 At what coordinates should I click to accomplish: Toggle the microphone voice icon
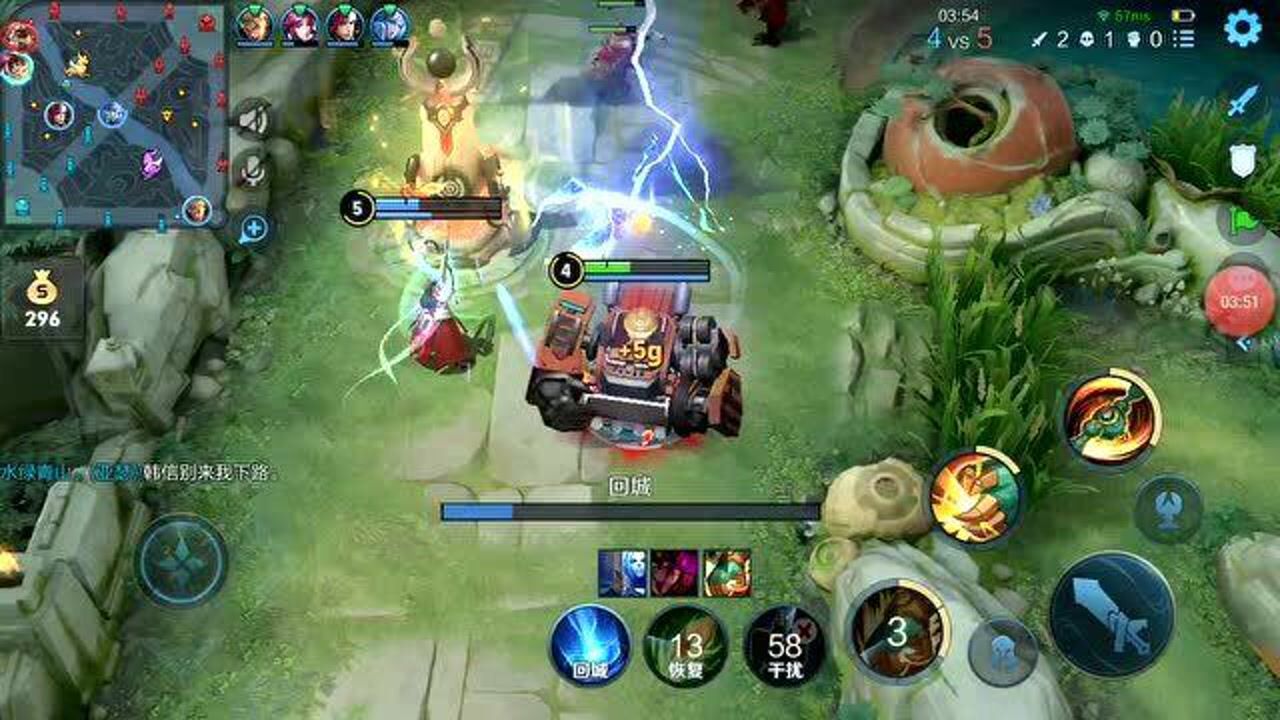[253, 173]
